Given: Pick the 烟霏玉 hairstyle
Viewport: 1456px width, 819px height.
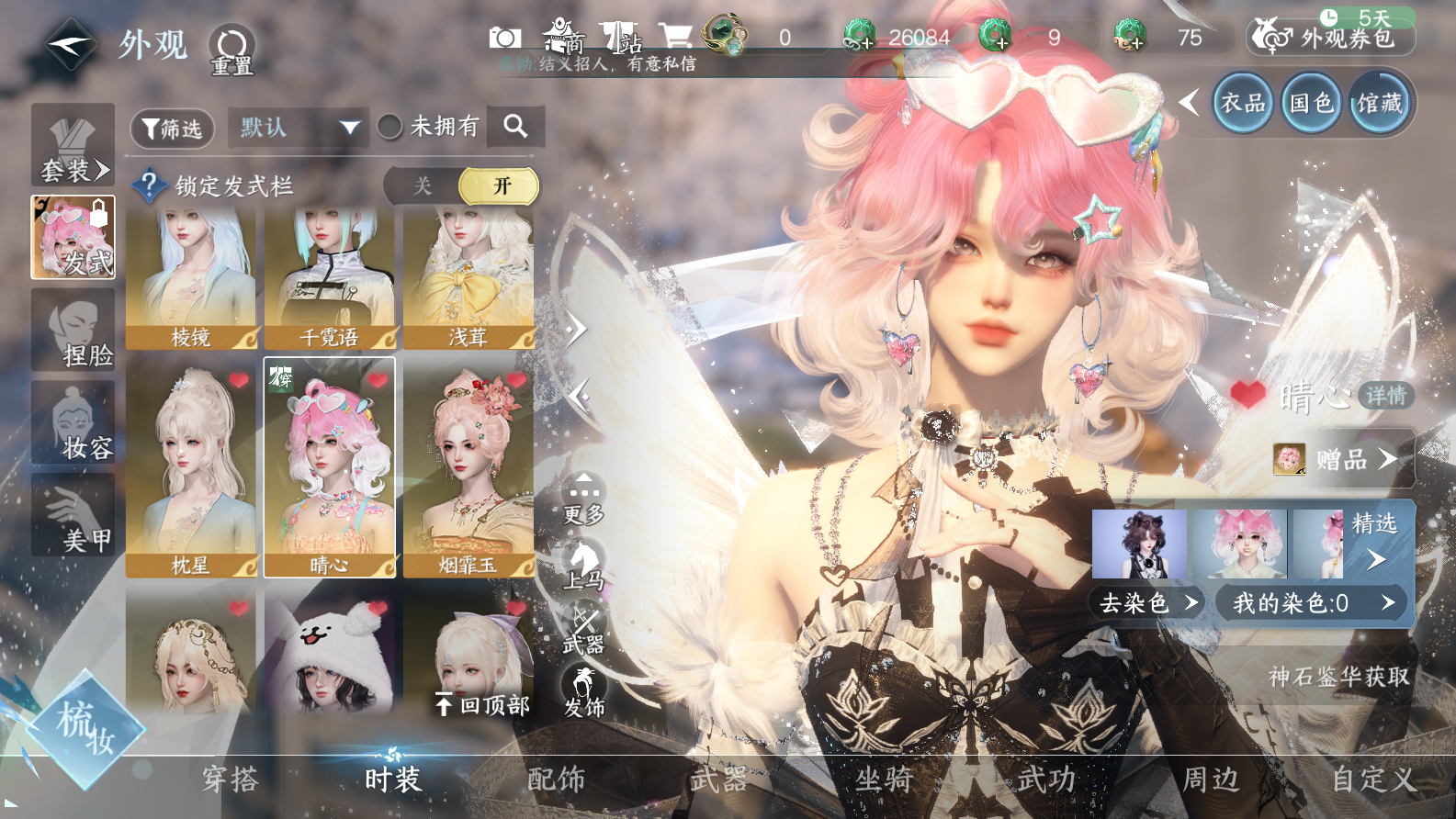Looking at the screenshot, I should pyautogui.click(x=468, y=468).
